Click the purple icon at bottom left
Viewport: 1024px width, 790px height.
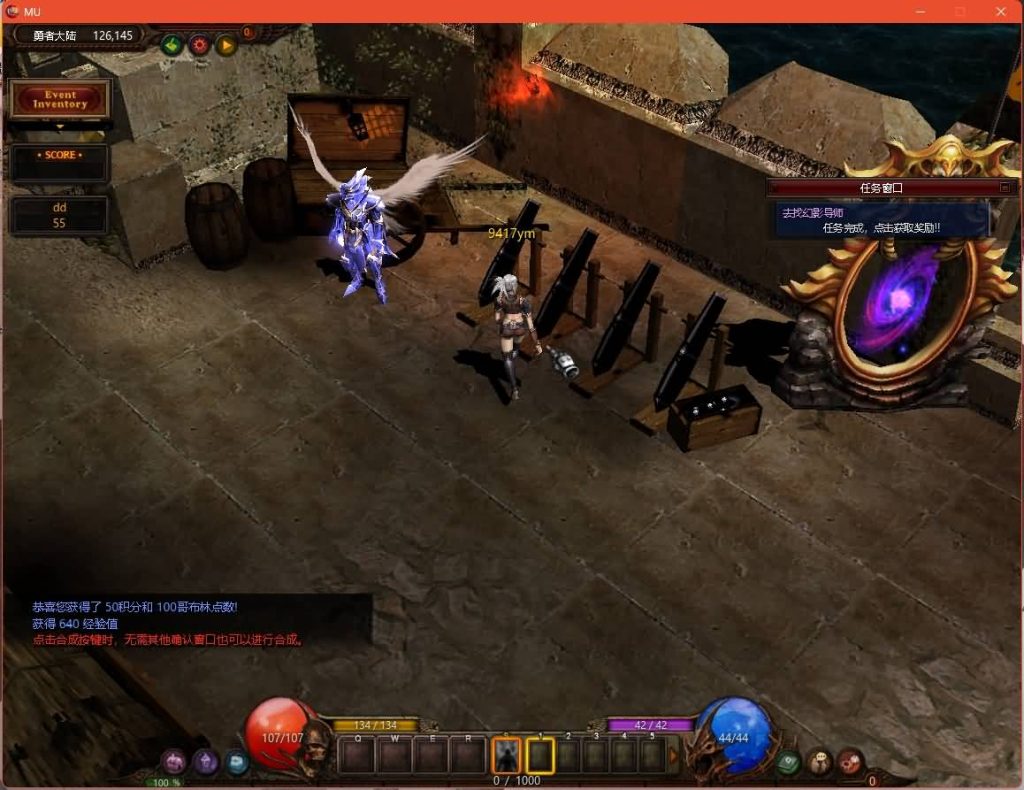point(174,761)
